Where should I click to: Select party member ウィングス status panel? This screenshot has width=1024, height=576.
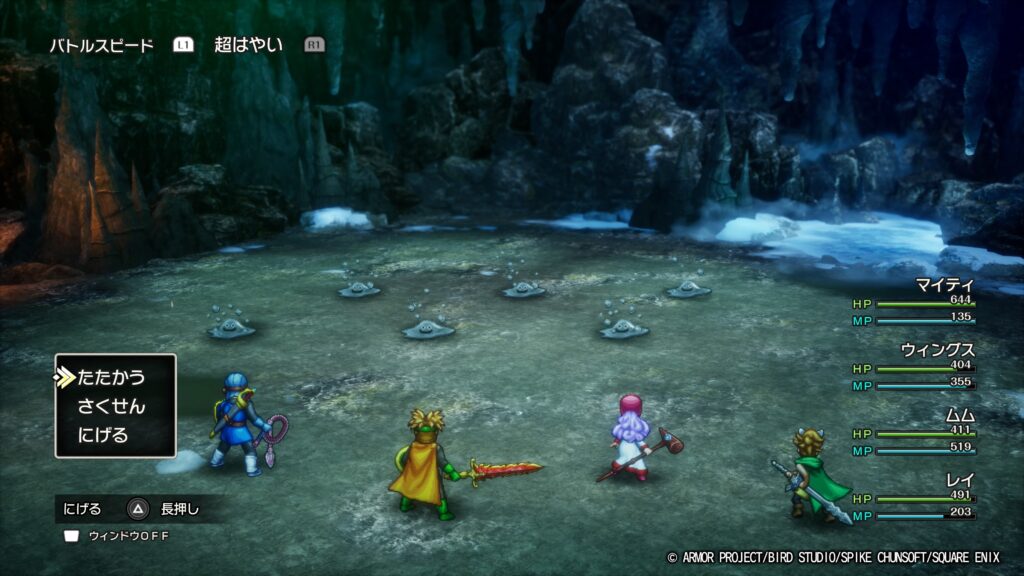(x=913, y=367)
